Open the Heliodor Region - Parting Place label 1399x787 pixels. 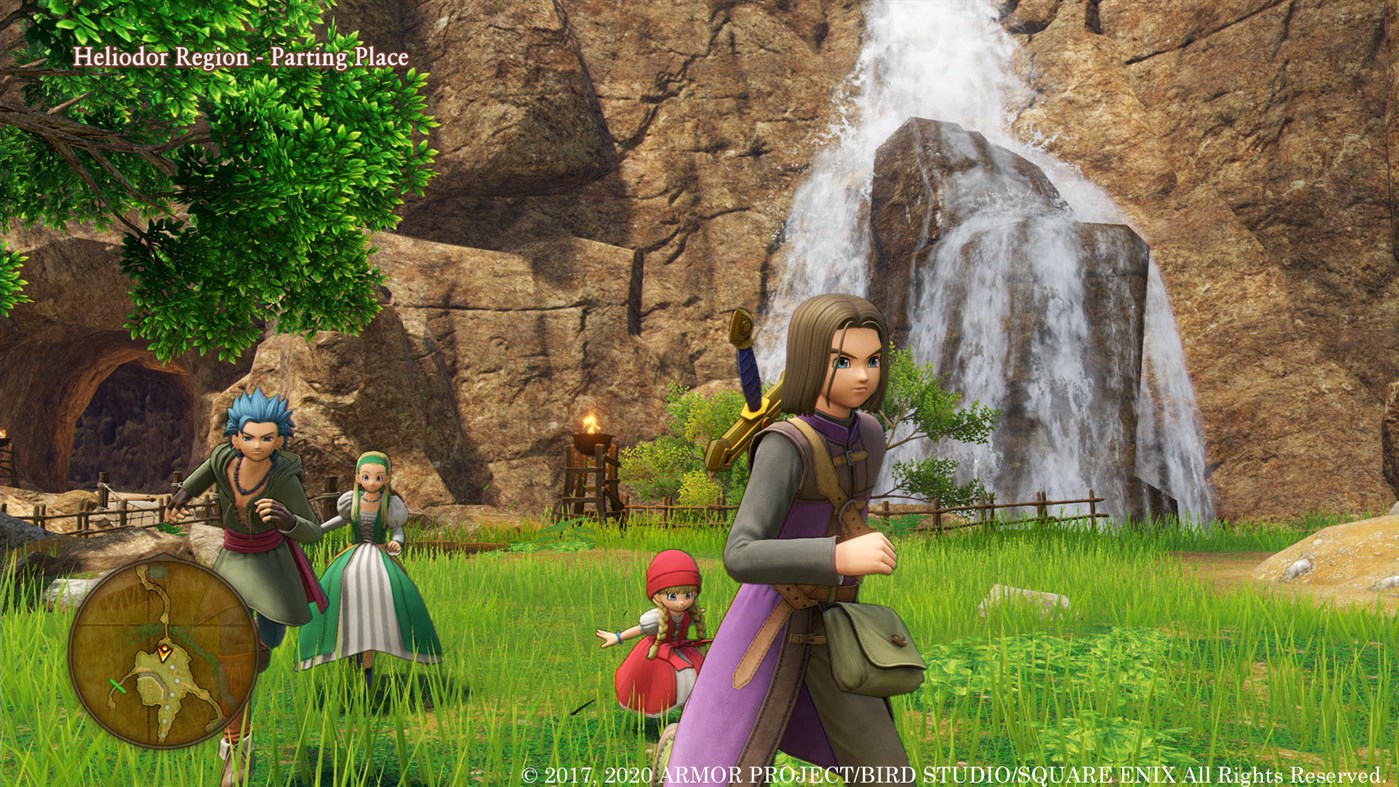(x=243, y=57)
